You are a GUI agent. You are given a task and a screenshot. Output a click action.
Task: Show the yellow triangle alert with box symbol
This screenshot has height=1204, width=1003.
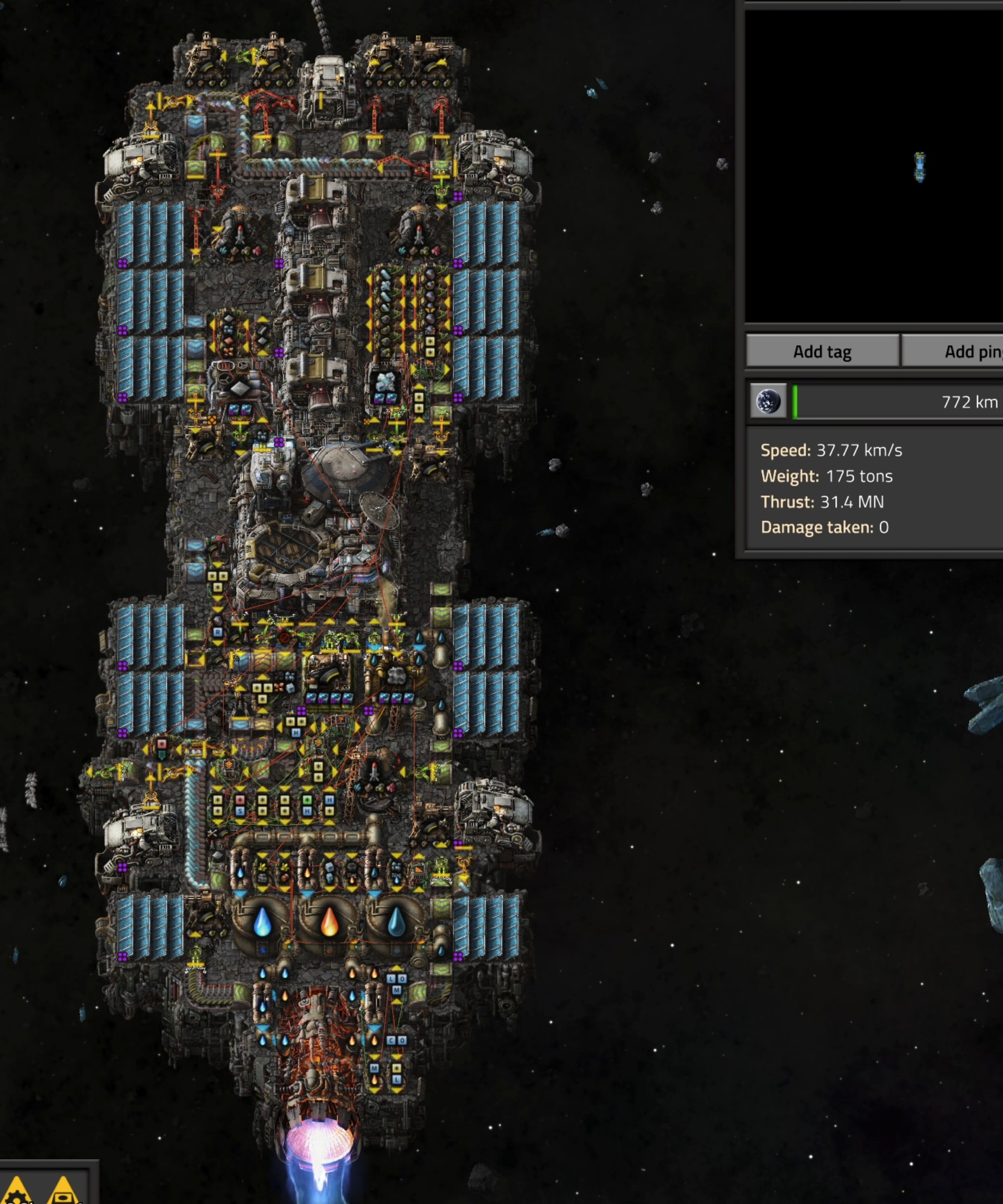coord(64,1191)
